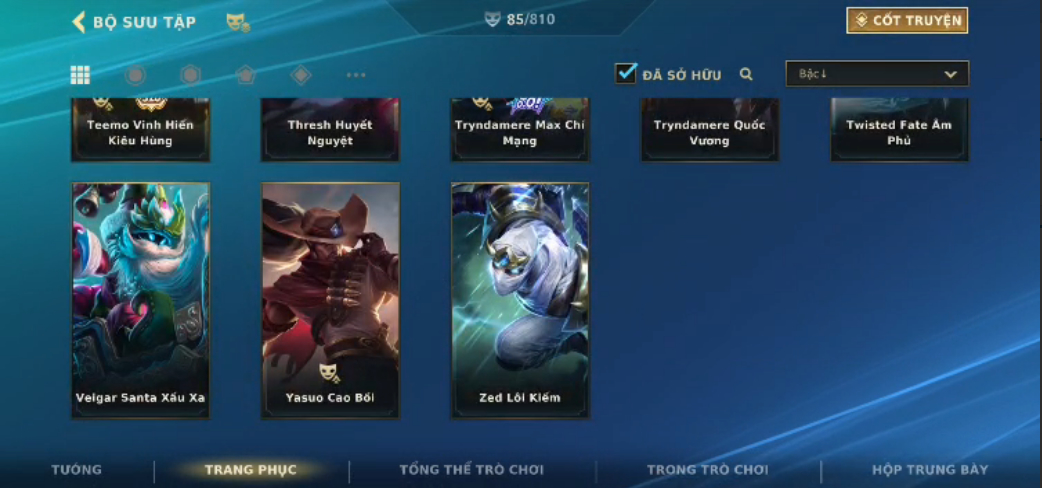Screen dimensions: 1042x488
Task: Select the grid view filter icon
Action: (x=80, y=75)
